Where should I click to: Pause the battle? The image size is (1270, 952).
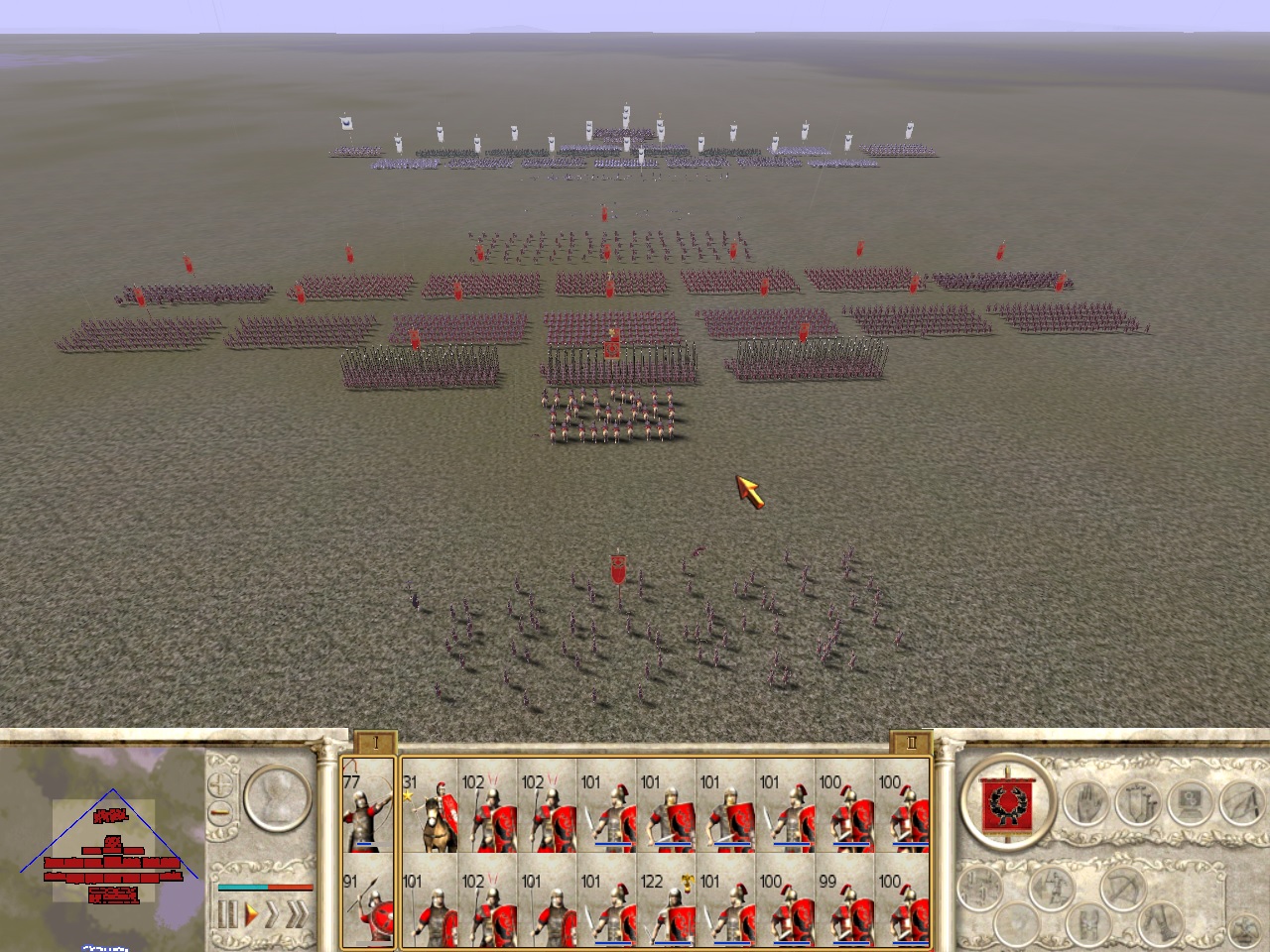coord(227,913)
